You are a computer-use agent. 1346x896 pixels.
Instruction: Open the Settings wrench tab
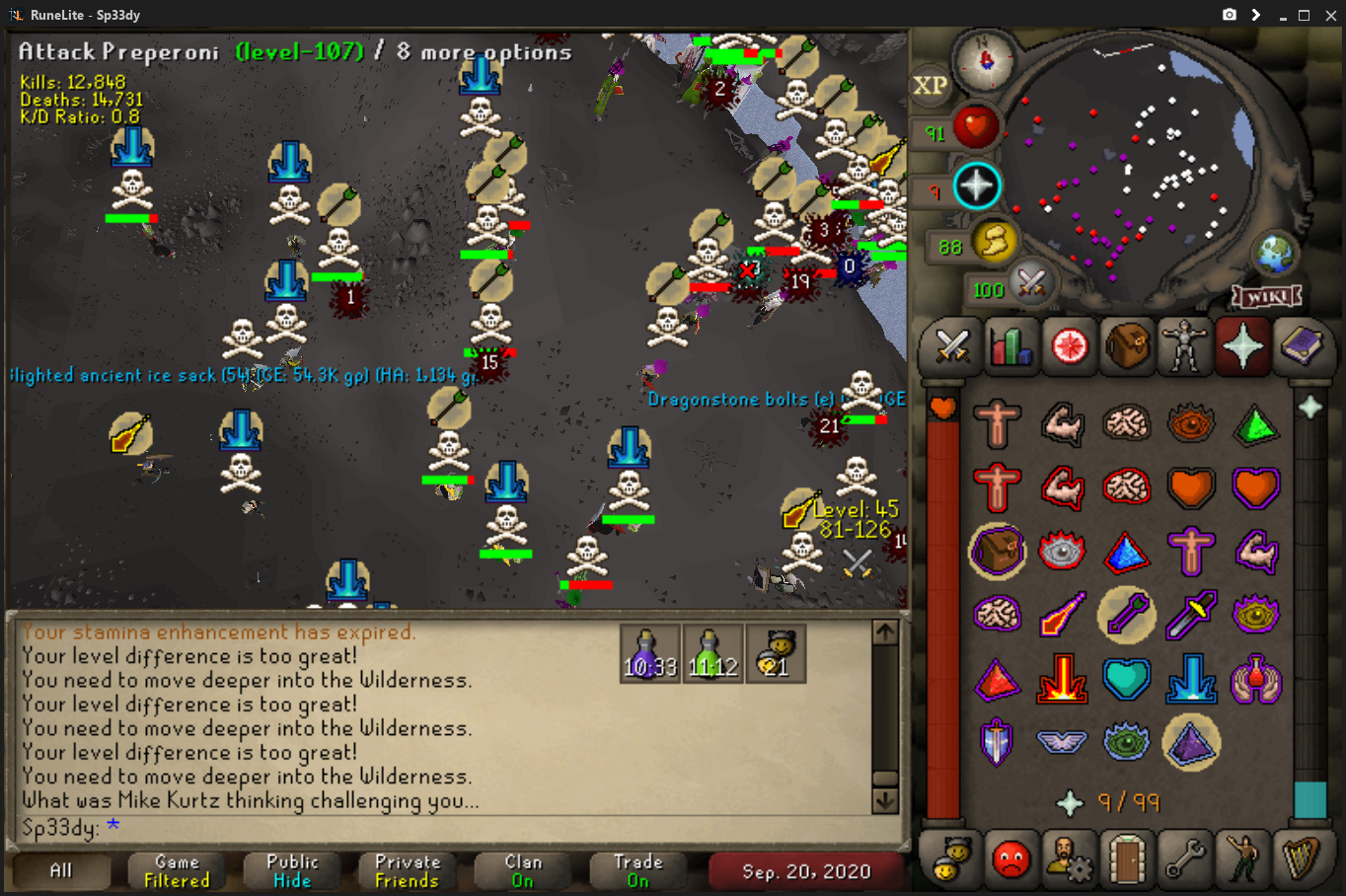[x=1184, y=859]
